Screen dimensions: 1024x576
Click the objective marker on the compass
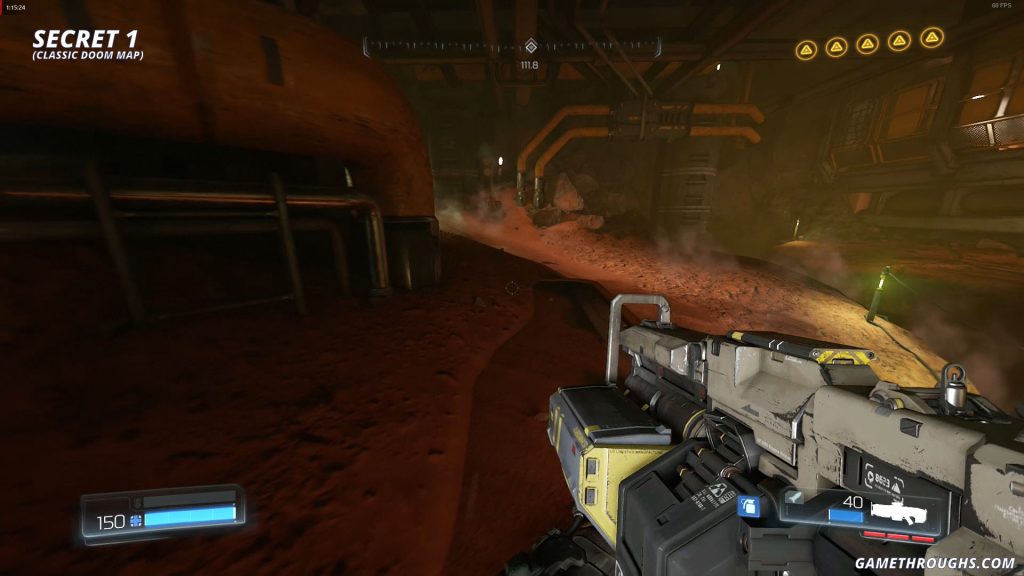[530, 46]
